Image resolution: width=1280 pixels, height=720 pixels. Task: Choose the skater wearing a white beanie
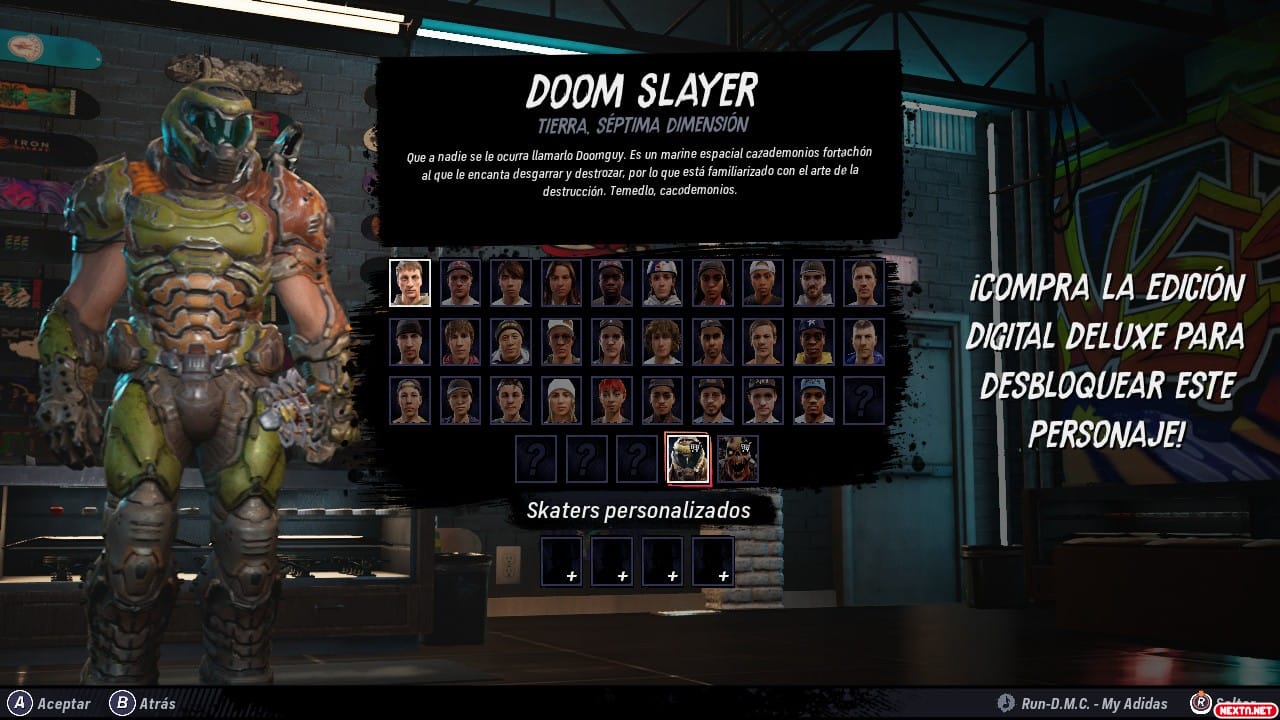pyautogui.click(x=561, y=400)
